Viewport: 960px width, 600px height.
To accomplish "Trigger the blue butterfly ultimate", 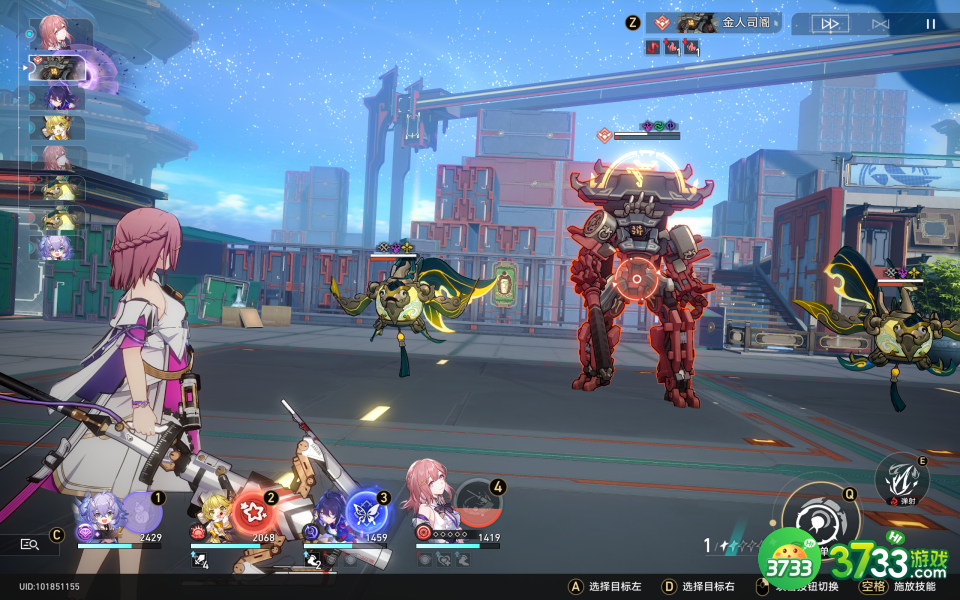I will (x=366, y=511).
